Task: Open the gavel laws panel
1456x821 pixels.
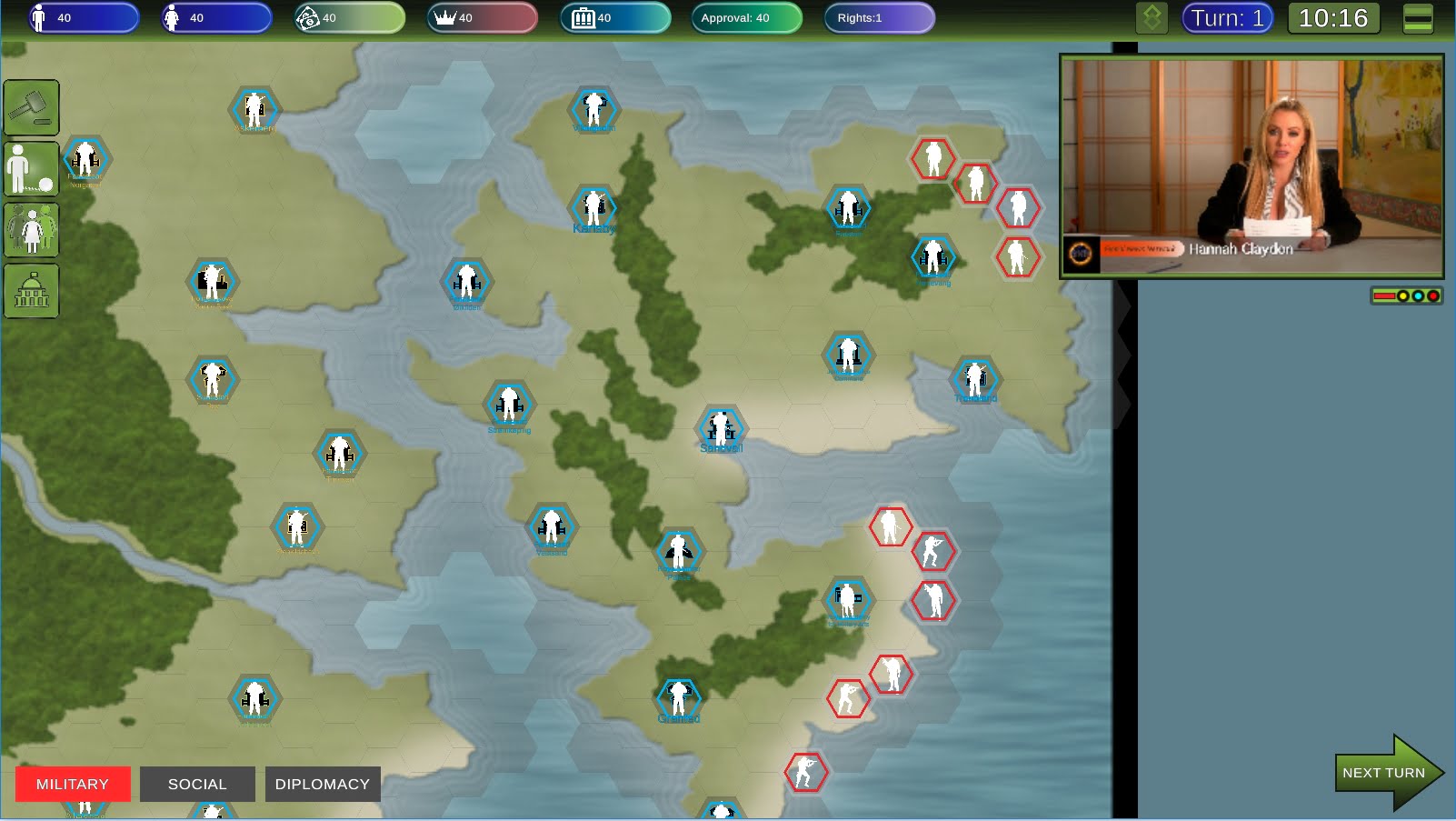Action: click(x=32, y=107)
